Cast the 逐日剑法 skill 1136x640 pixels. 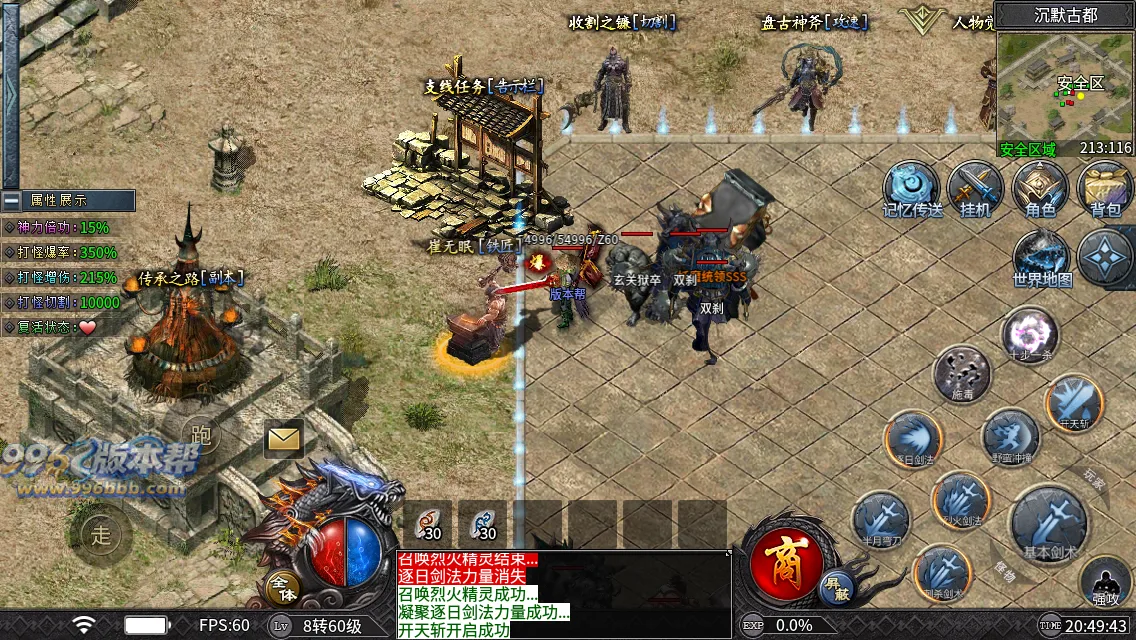click(913, 438)
